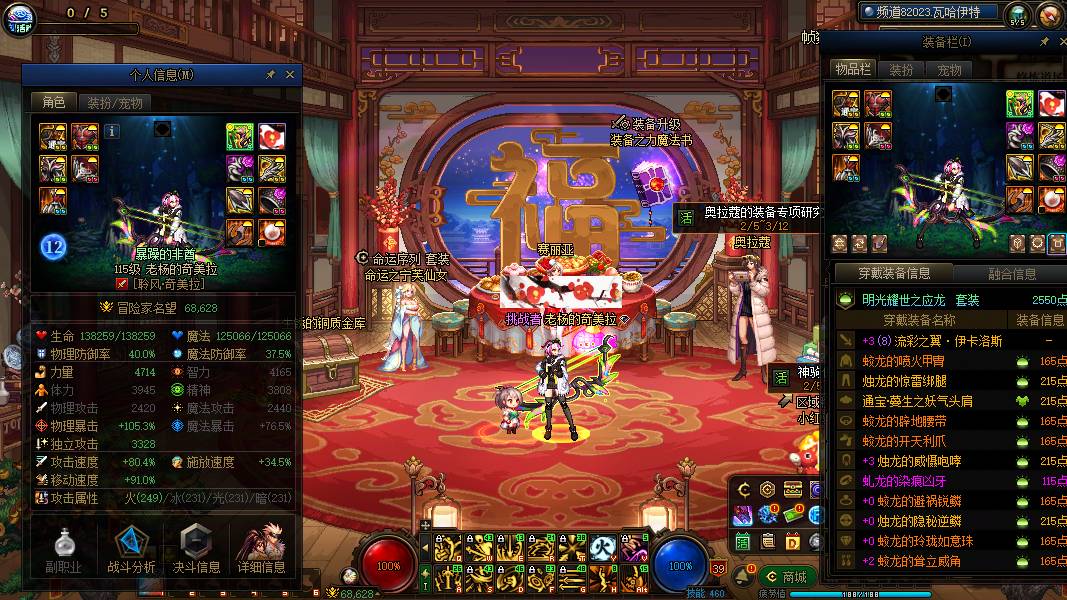The image size is (1067, 600).
Task: Select the 物品栏 inventory tab
Action: pyautogui.click(x=853, y=70)
